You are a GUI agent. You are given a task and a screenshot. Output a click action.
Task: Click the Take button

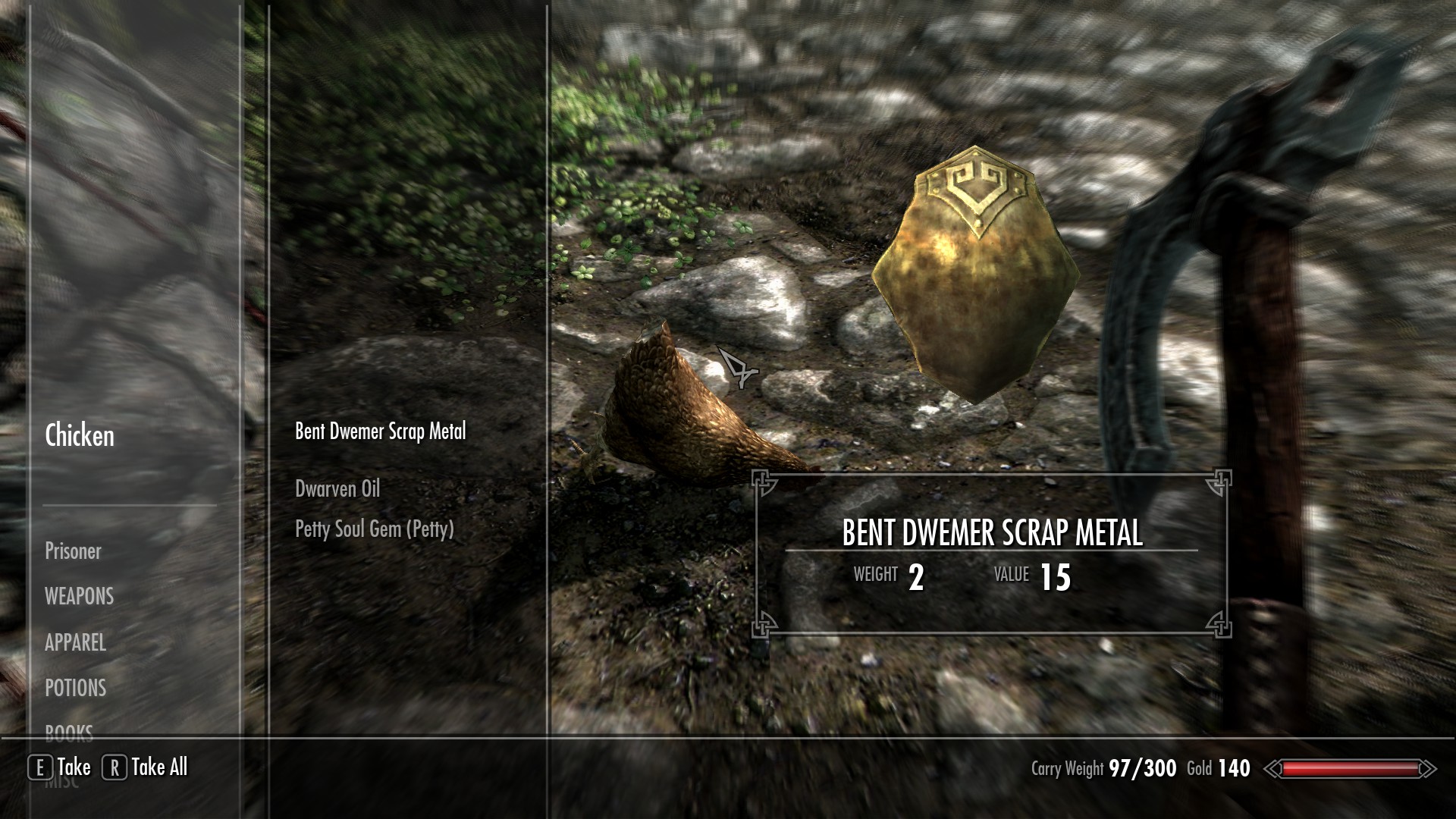pos(61,767)
